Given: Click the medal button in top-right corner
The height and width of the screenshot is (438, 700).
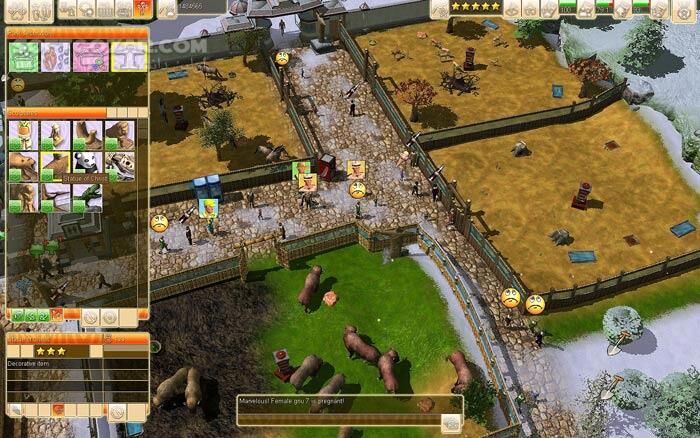Looking at the screenshot, I should [x=686, y=9].
